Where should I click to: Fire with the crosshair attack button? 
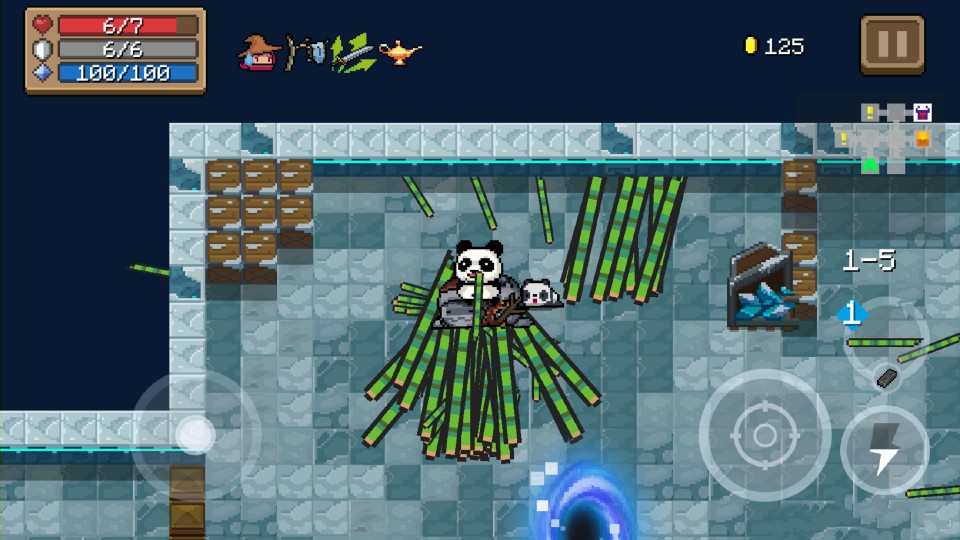[765, 435]
